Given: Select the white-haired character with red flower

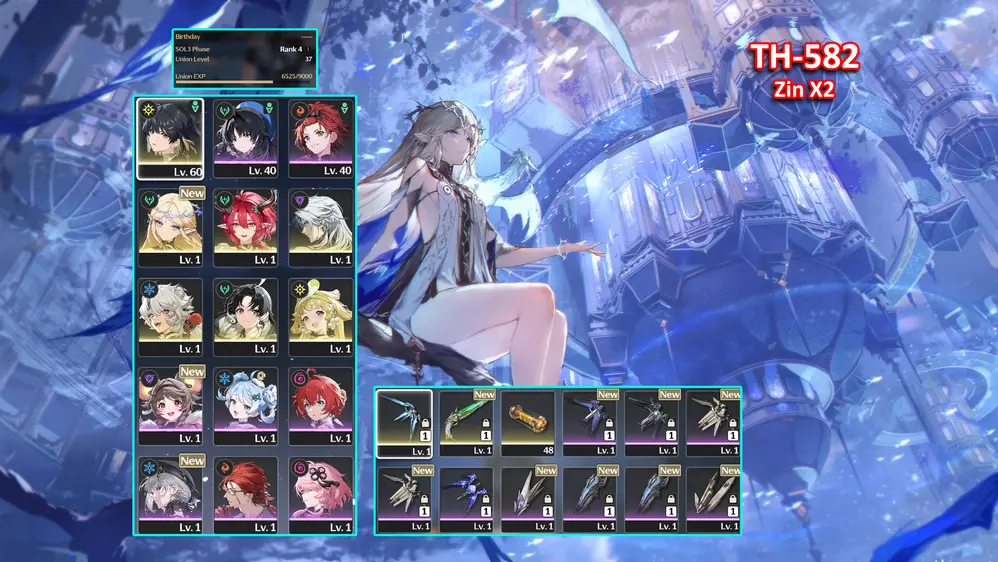Looking at the screenshot, I should pos(170,316).
